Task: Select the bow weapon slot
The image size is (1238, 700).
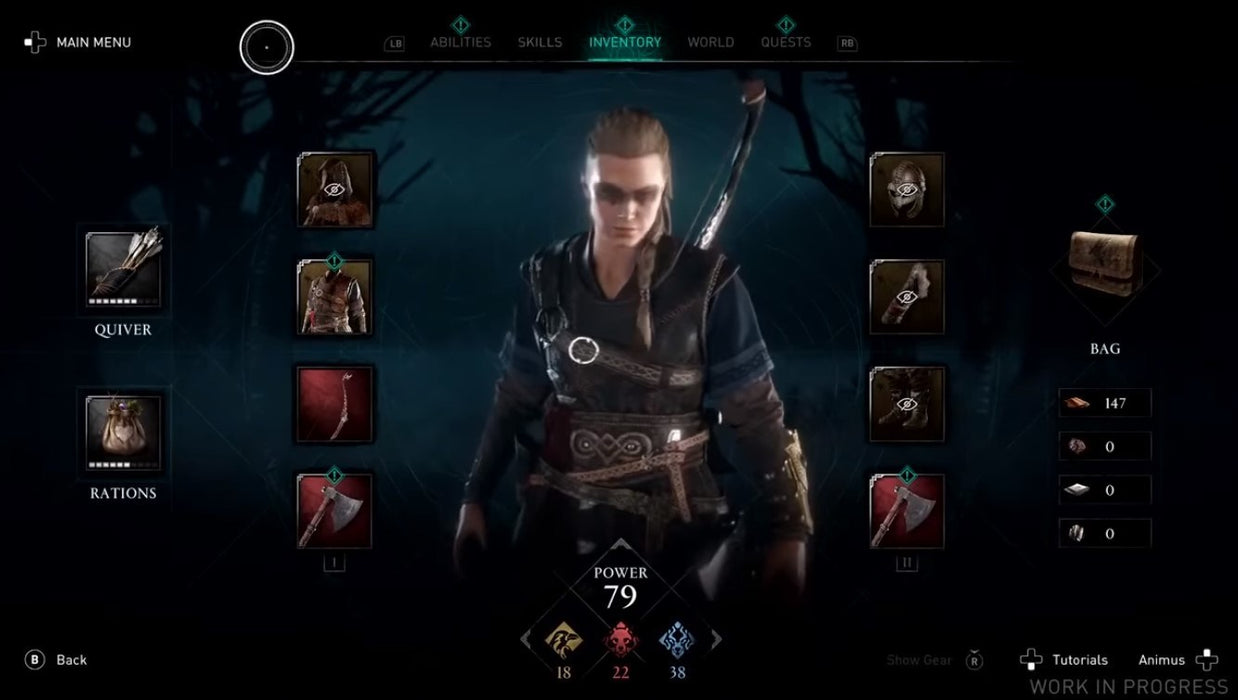Action: click(x=335, y=404)
